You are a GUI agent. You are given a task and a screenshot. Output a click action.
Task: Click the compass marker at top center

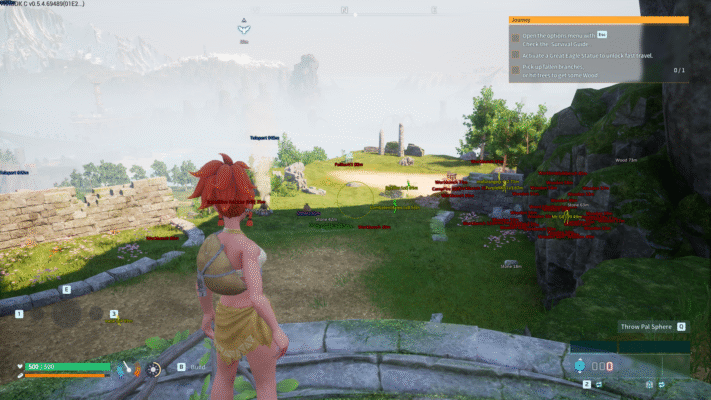pos(244,28)
